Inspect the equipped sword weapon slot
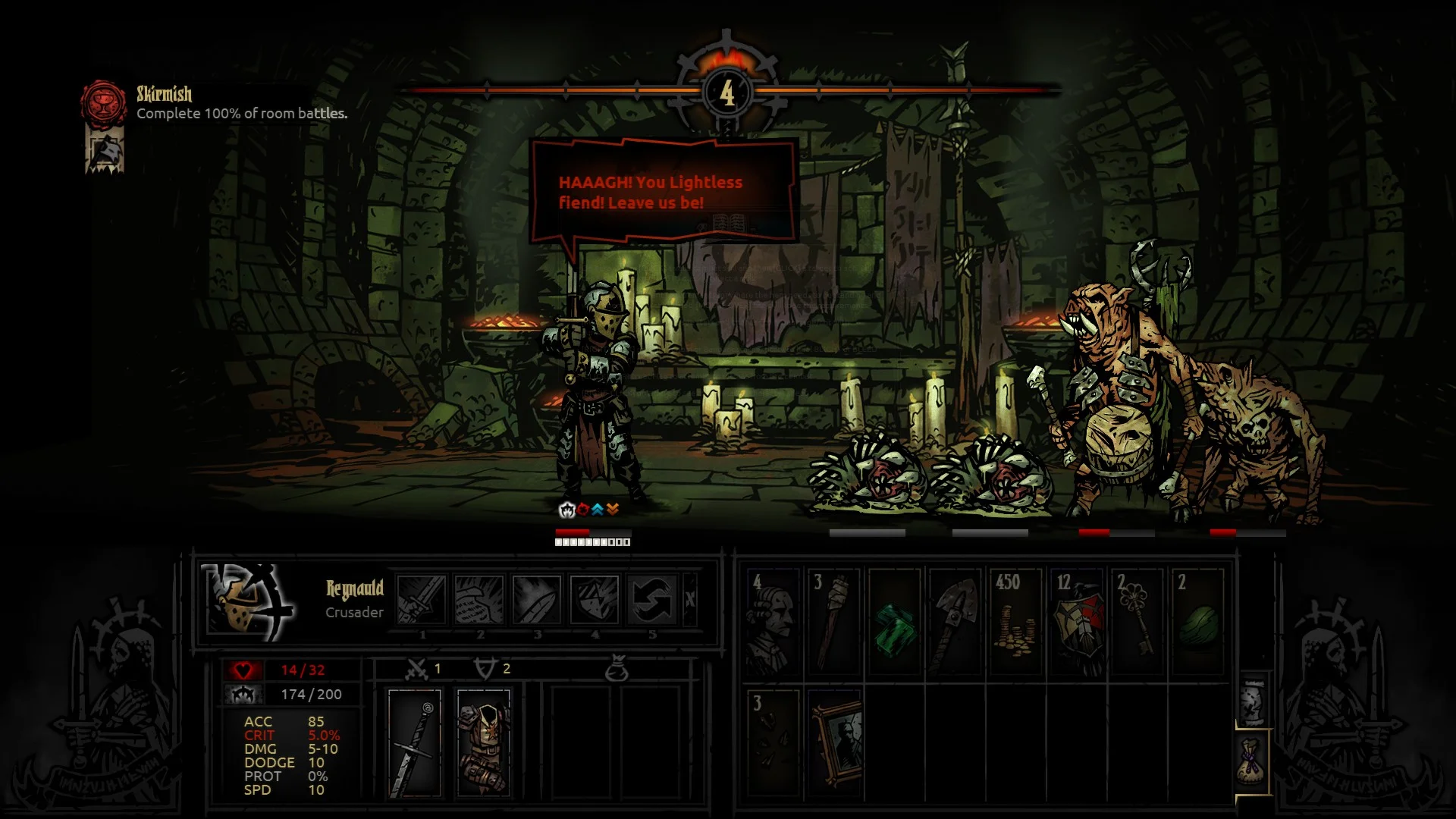The width and height of the screenshot is (1456, 819). (x=414, y=743)
